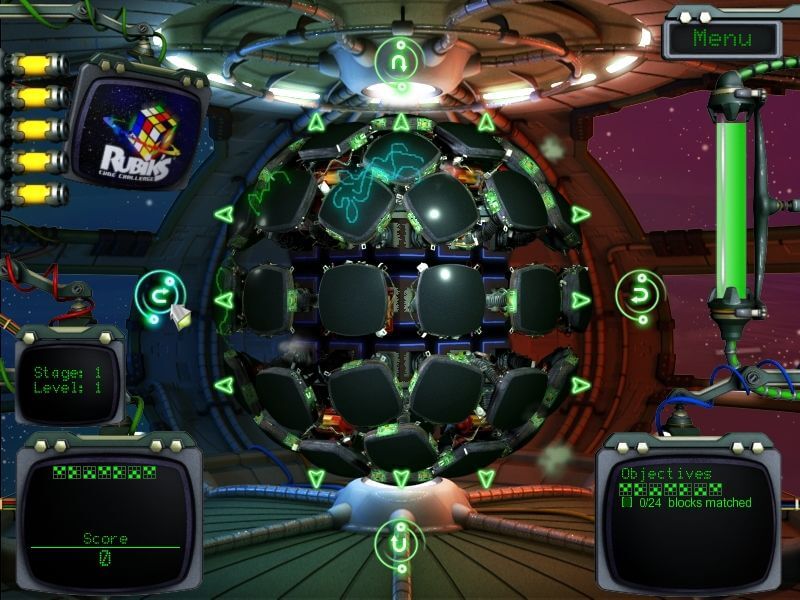Image resolution: width=800 pixels, height=600 pixels.
Task: Select the down arrow below the cube's left column
Action: (x=316, y=477)
